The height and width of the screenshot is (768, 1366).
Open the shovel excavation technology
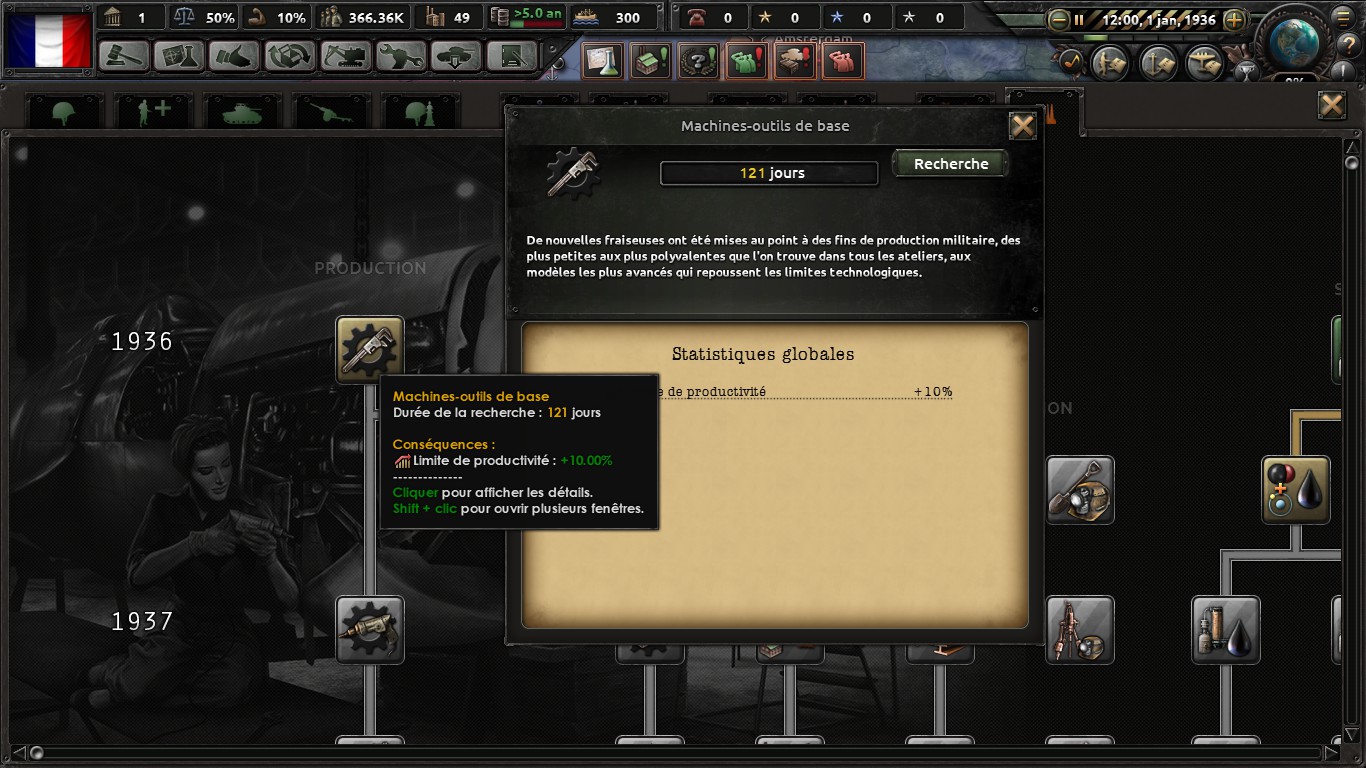pyautogui.click(x=1080, y=490)
